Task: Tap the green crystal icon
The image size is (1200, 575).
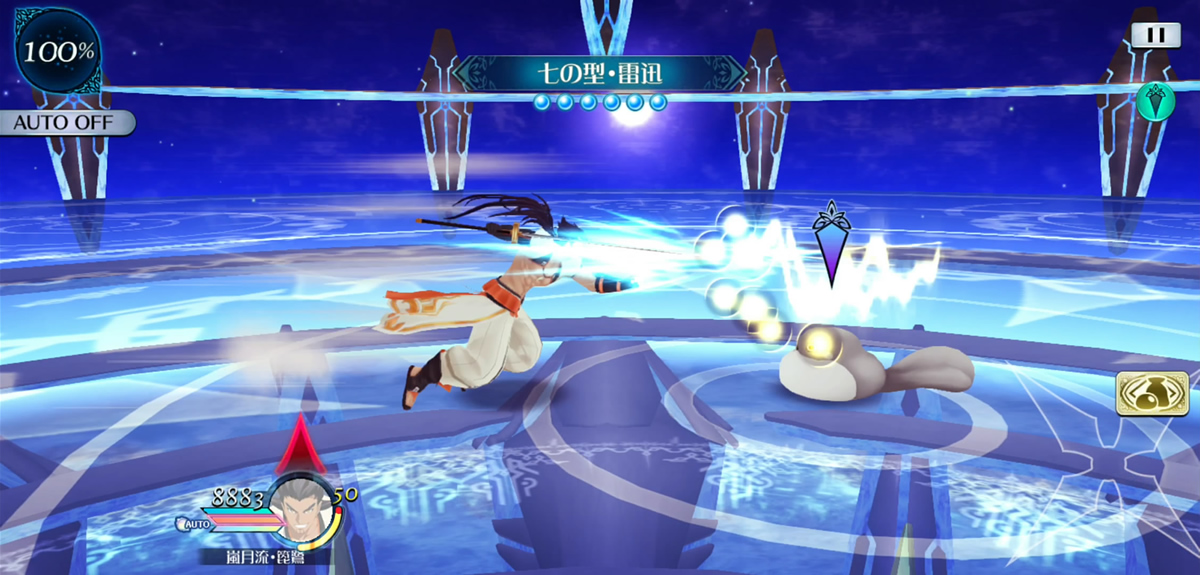Action: pos(1154,101)
